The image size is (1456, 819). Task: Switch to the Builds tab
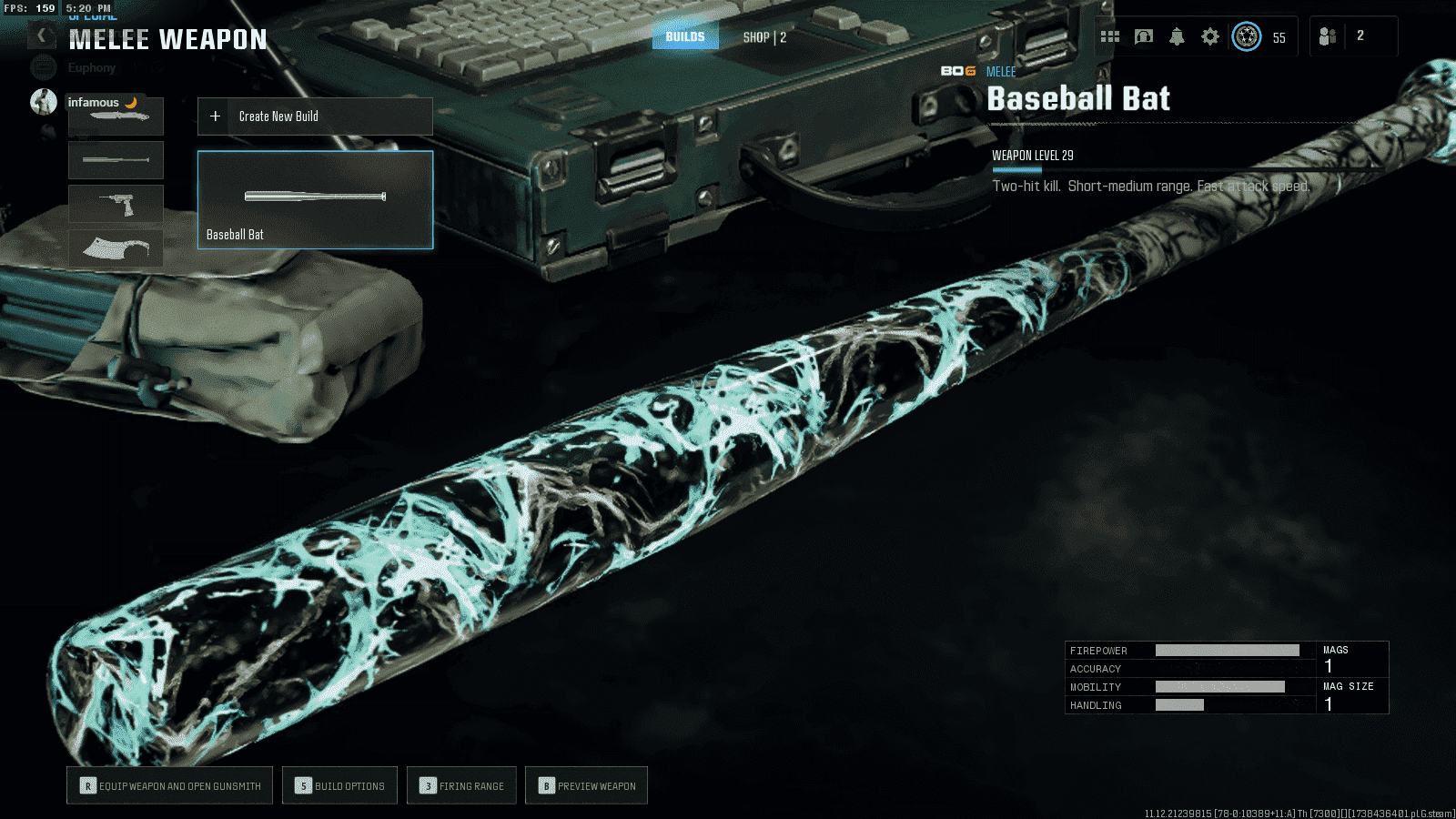click(685, 36)
